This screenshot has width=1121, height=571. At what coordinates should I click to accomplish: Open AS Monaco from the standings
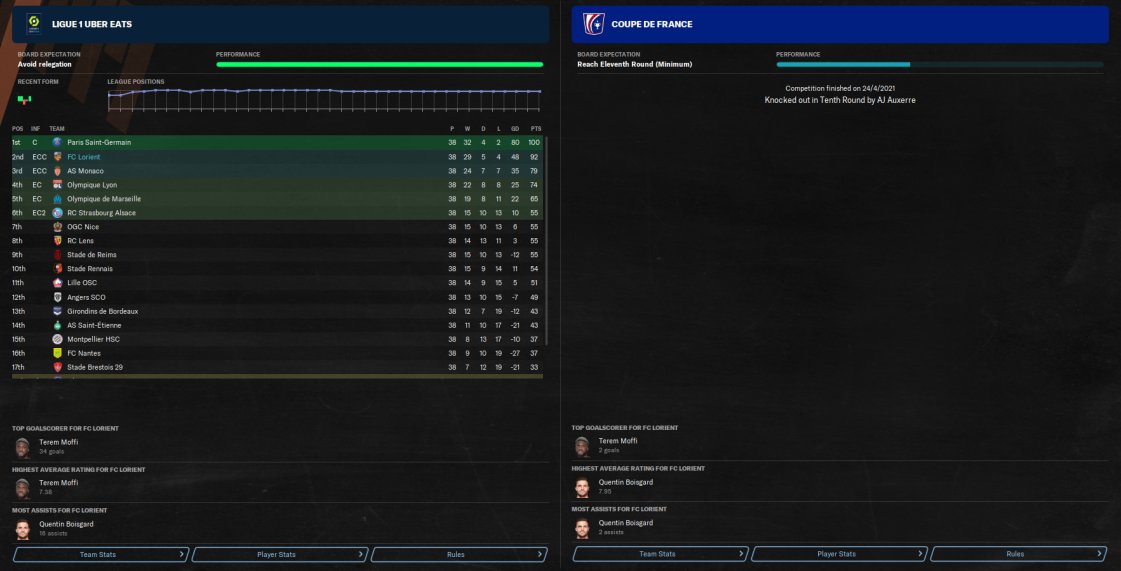(84, 171)
